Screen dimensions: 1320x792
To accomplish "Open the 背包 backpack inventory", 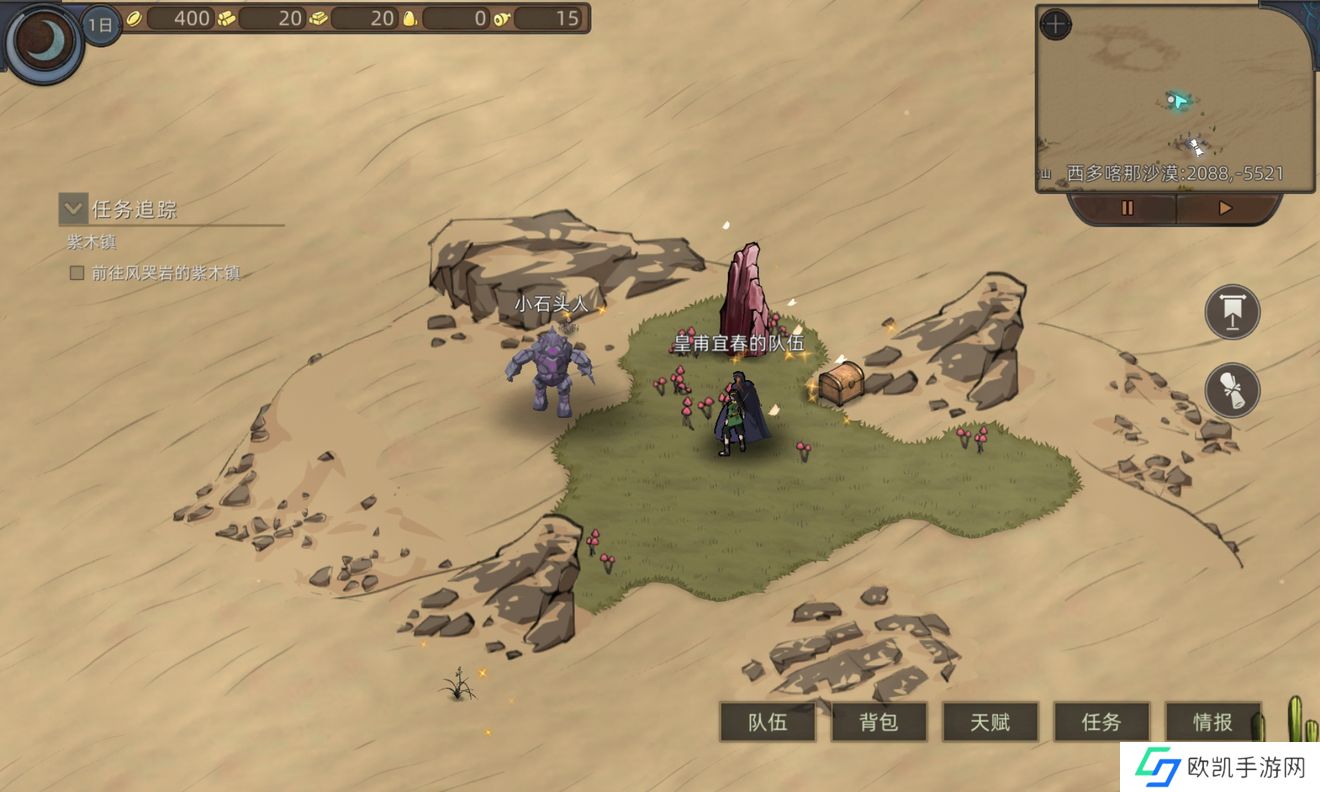I will 879,722.
